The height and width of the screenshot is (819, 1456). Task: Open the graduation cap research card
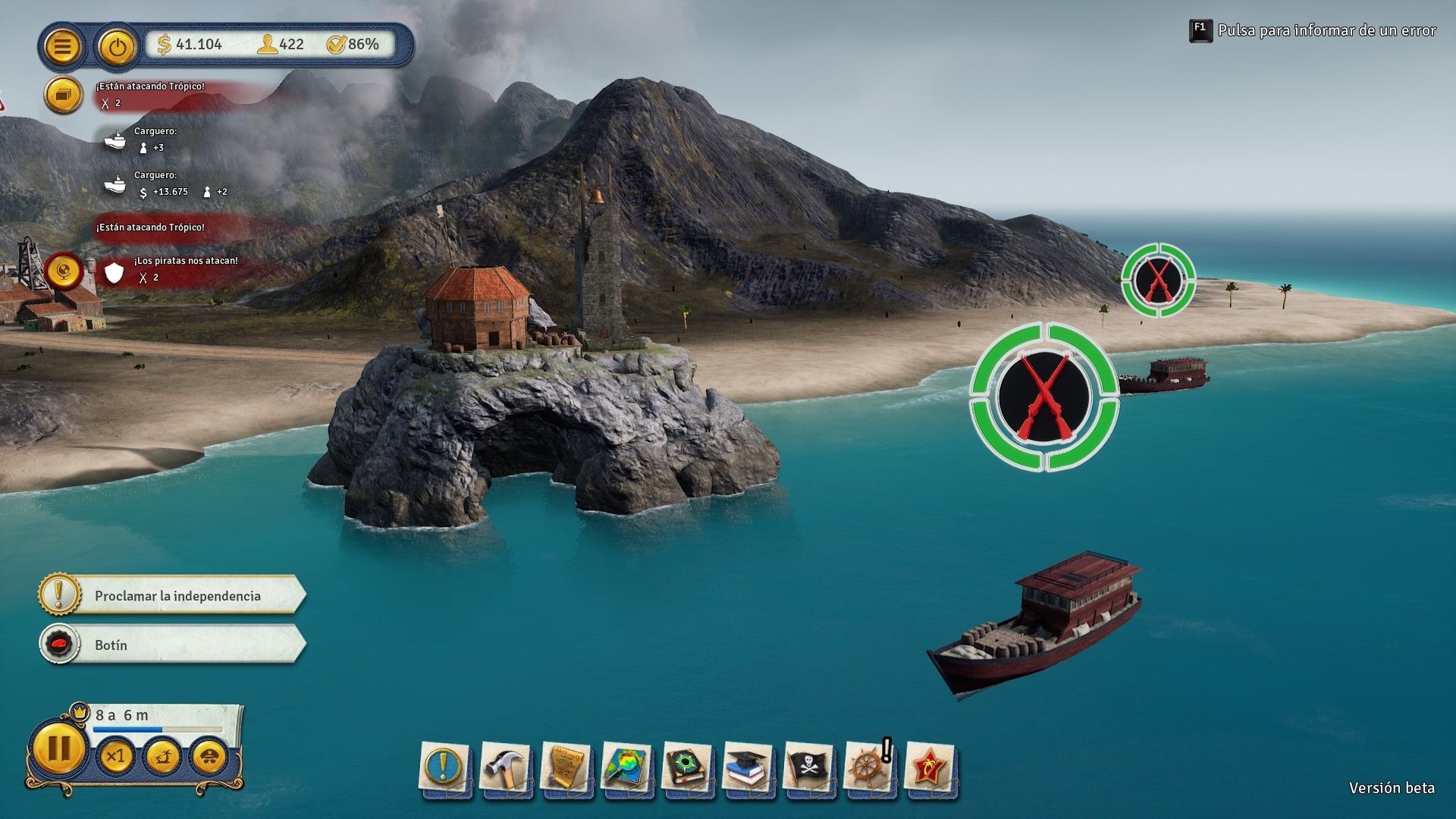[748, 767]
